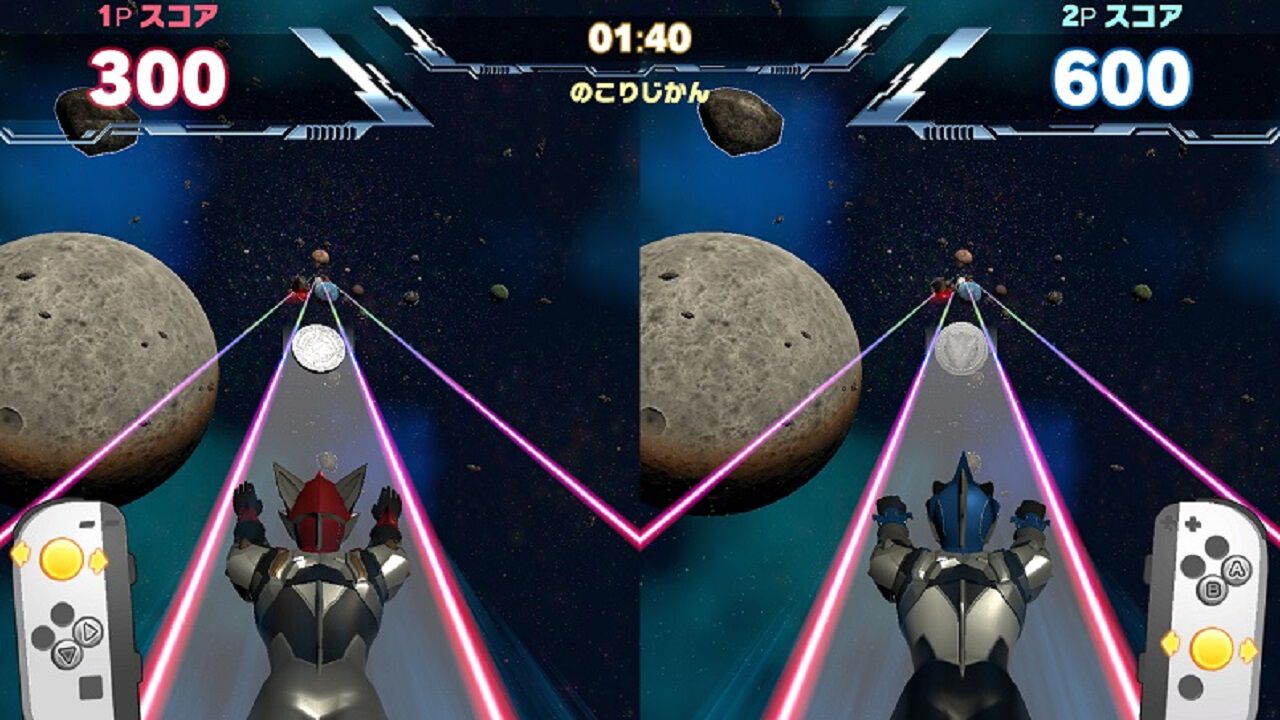Click the left arrow next to player 2's stick
Viewport: 1280px width, 720px height.
[x=1170, y=644]
